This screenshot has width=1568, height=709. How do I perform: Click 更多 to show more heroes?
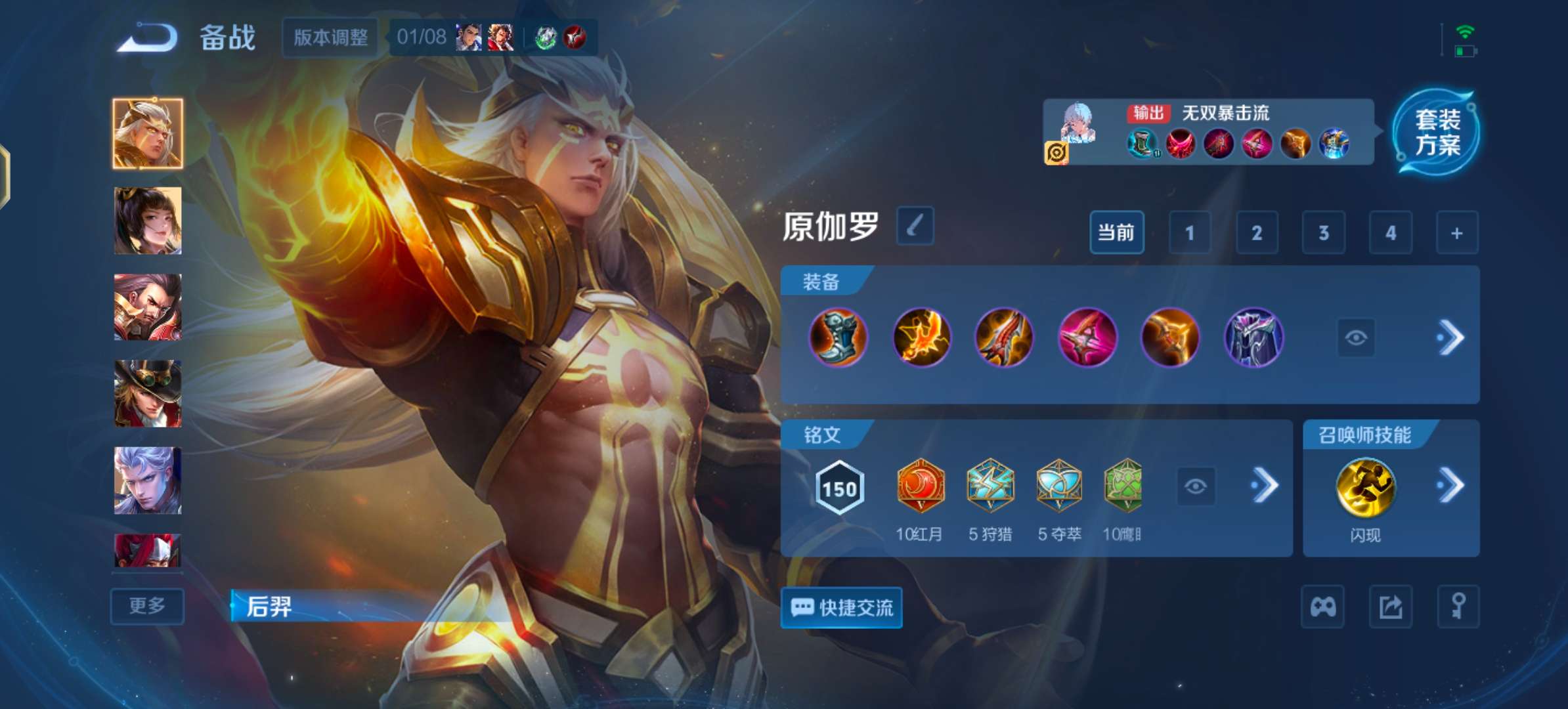point(146,607)
